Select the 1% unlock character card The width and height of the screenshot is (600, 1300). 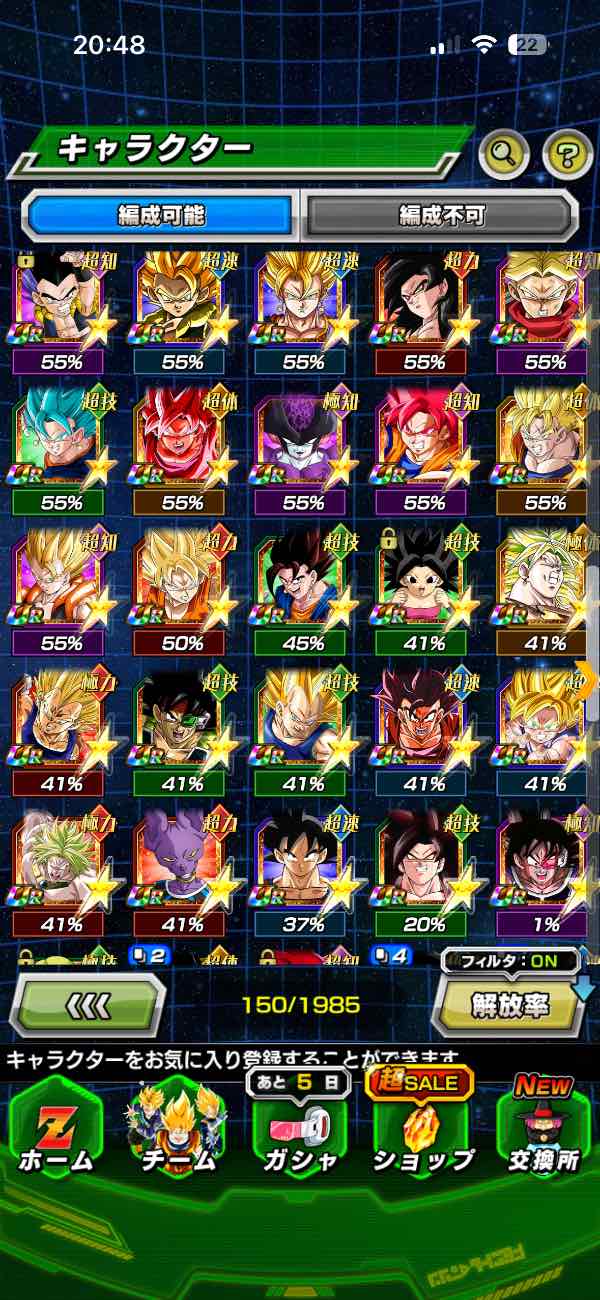click(545, 872)
